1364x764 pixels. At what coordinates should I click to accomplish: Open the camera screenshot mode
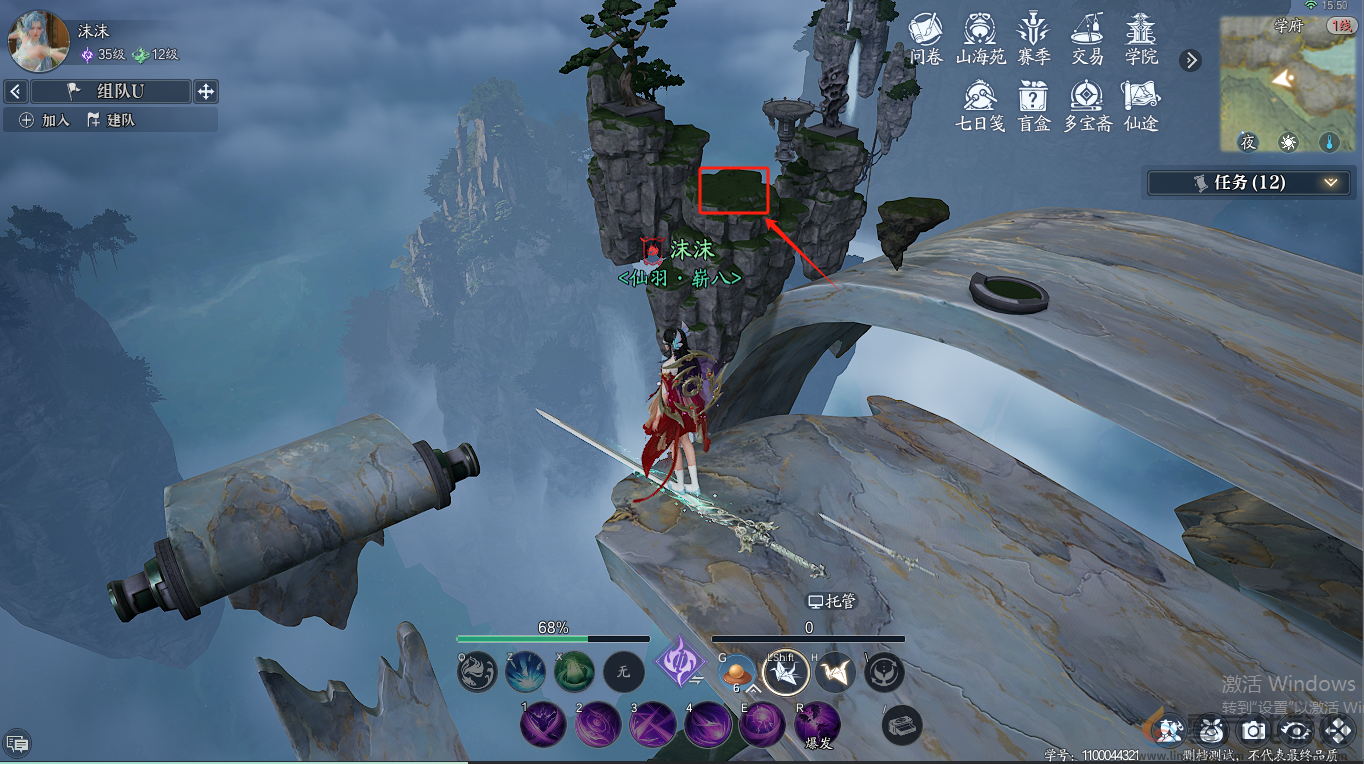point(1254,731)
